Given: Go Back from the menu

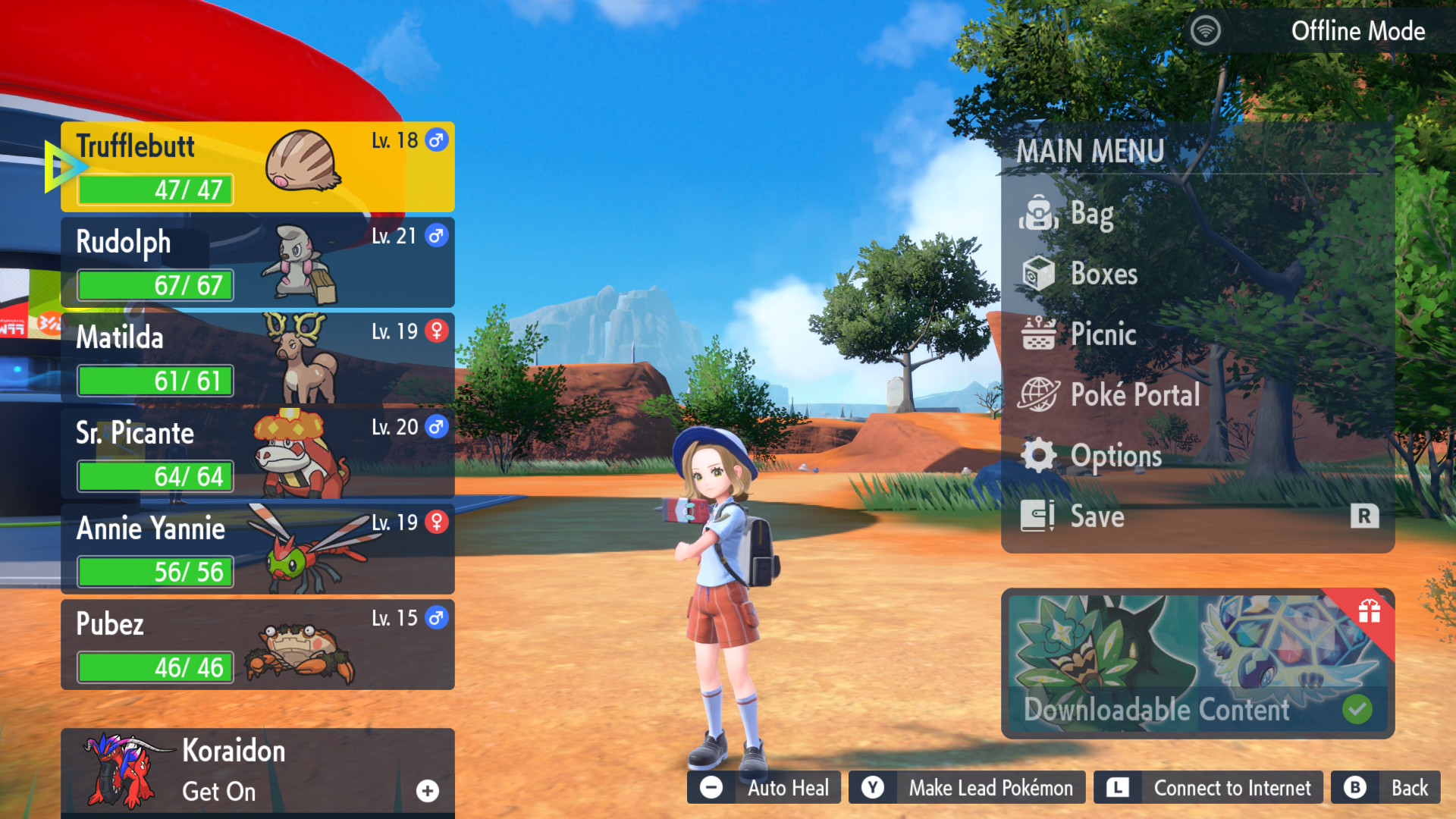Looking at the screenshot, I should [x=1386, y=788].
